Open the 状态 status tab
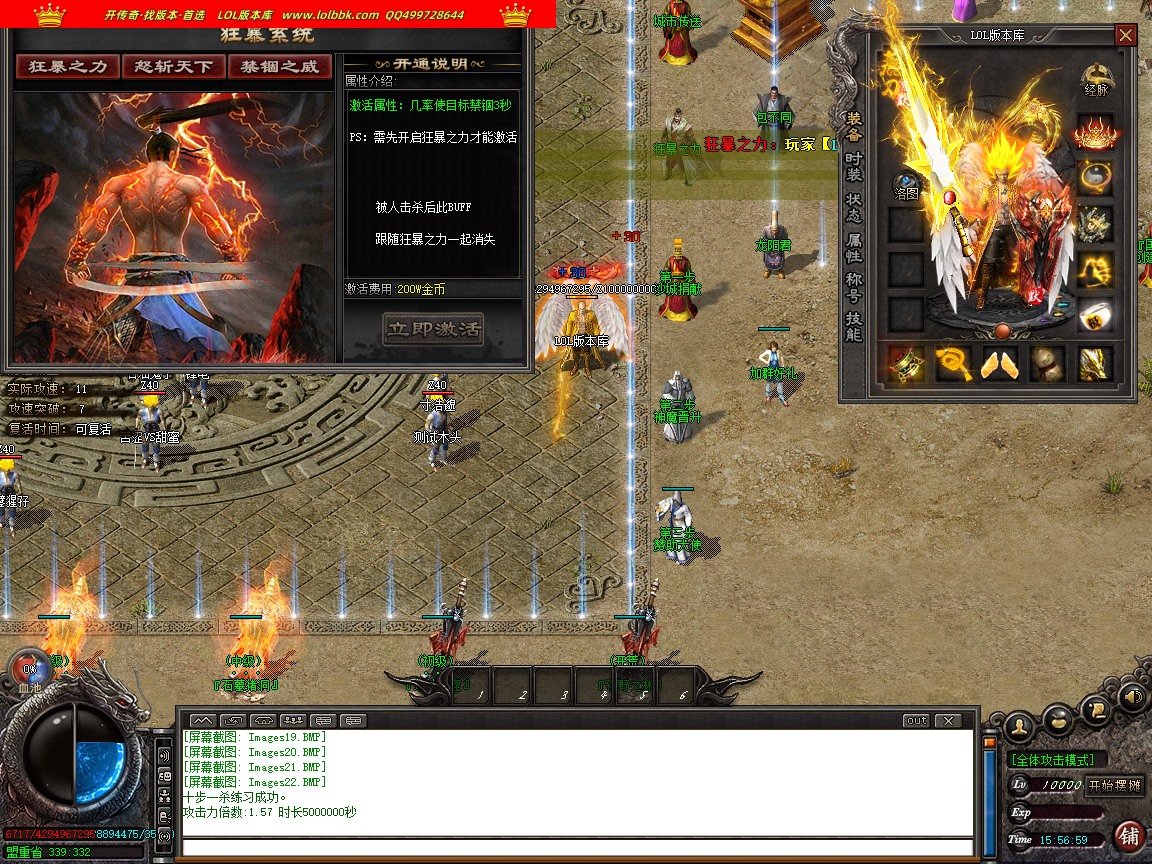Image resolution: width=1152 pixels, height=864 pixels. click(x=853, y=205)
